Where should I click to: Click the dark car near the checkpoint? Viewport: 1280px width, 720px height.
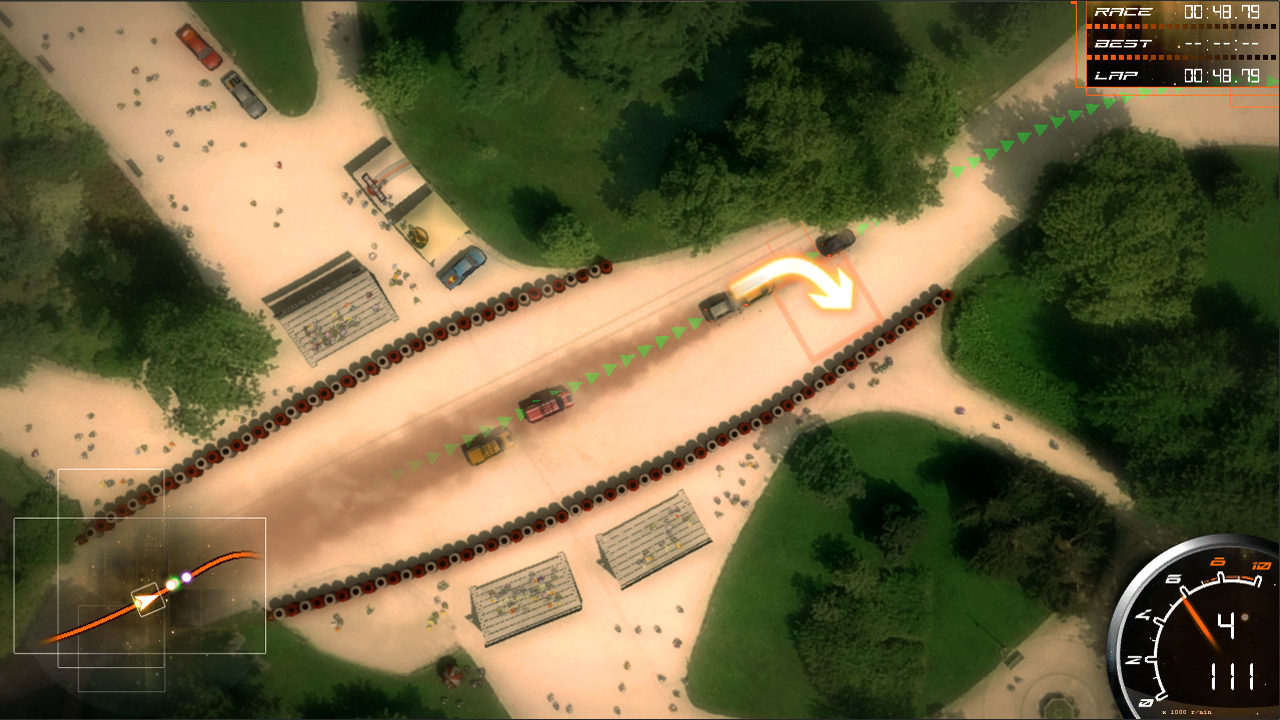click(x=836, y=240)
